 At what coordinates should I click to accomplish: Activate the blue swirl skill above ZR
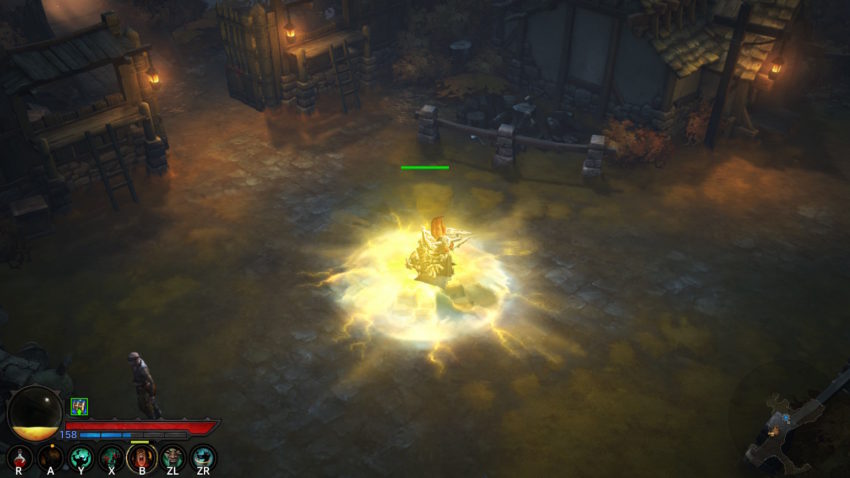click(203, 457)
